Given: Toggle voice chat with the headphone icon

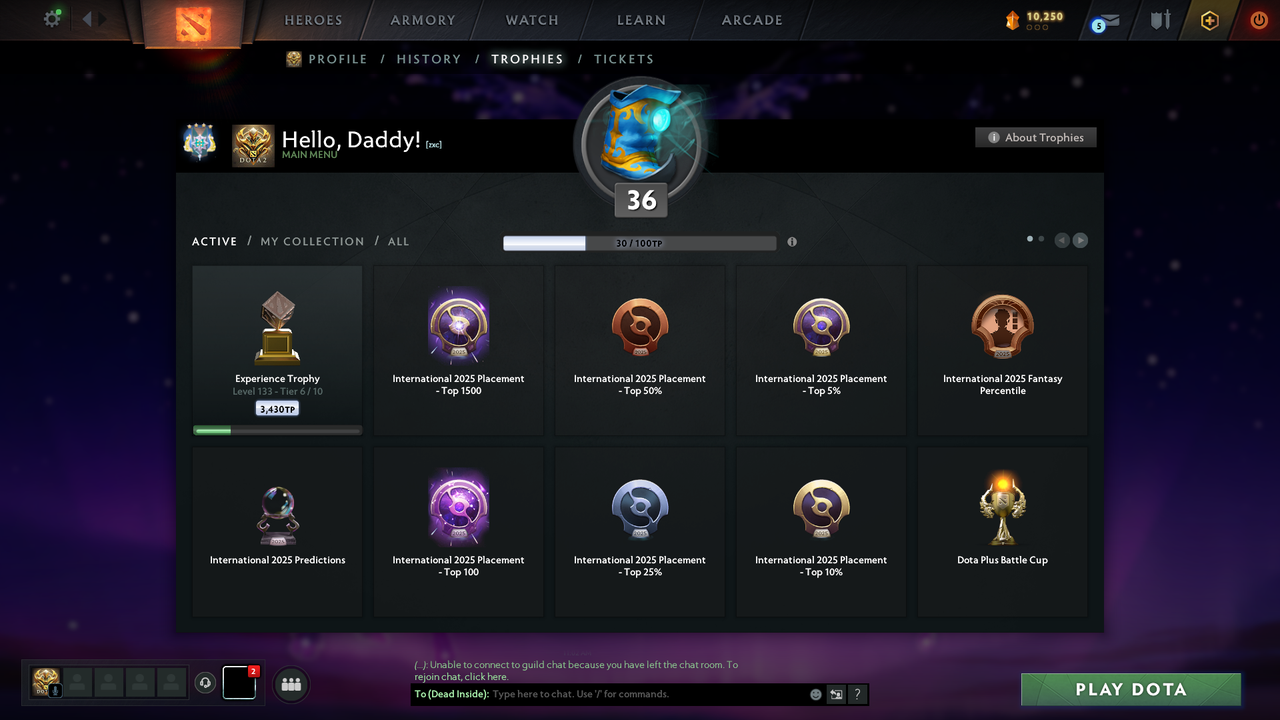Looking at the screenshot, I should coord(206,683).
